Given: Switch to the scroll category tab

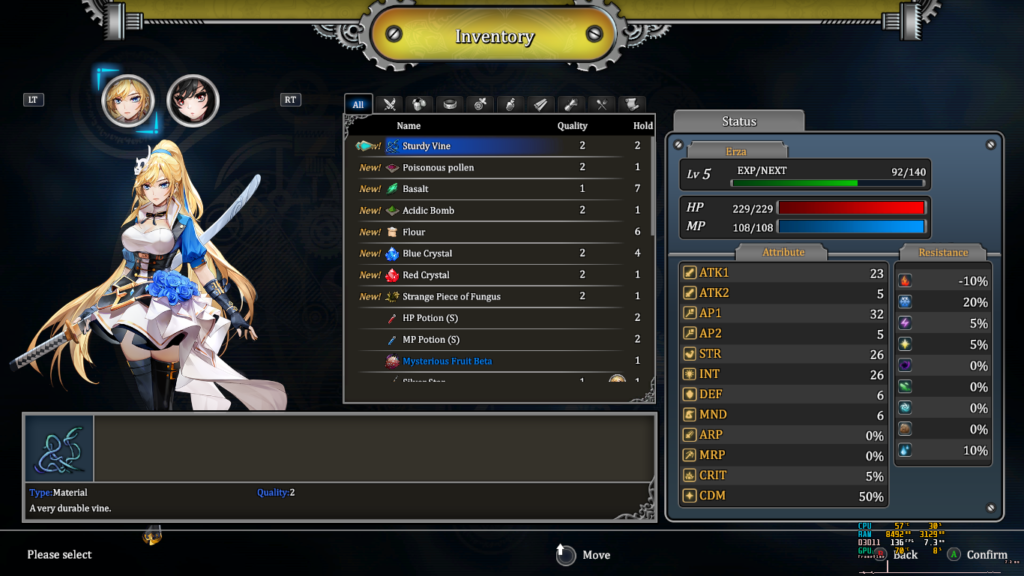Looking at the screenshot, I should click(630, 104).
